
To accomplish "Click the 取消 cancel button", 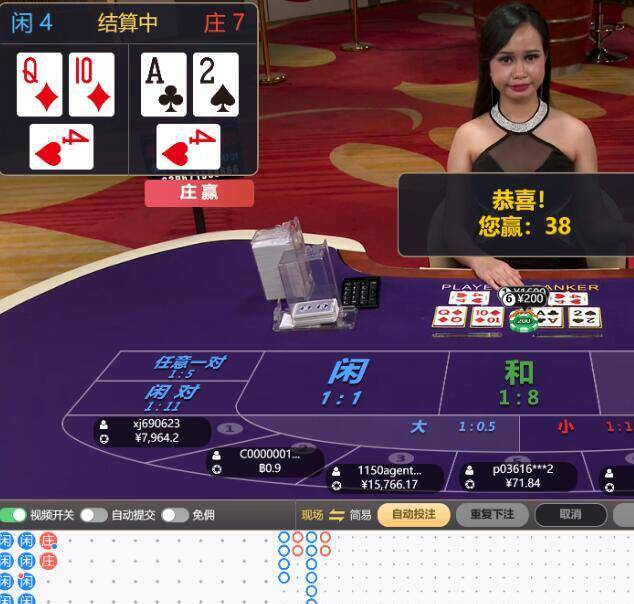I will [x=570, y=515].
